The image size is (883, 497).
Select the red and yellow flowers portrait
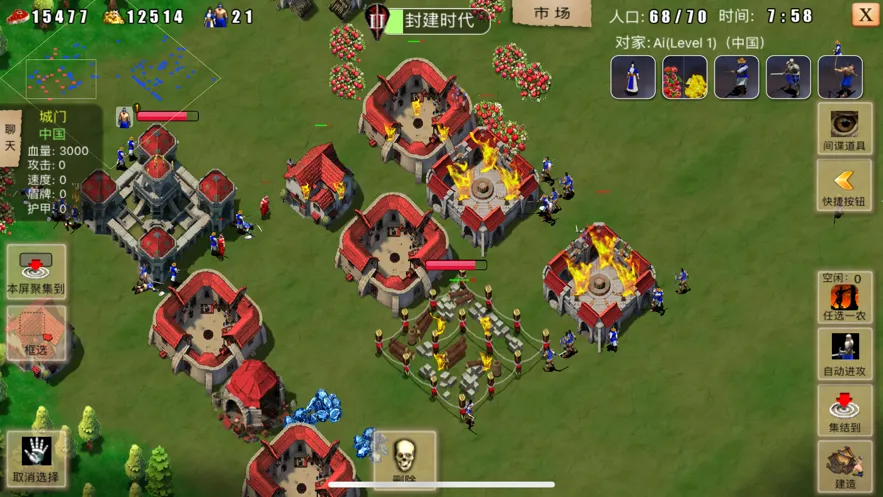click(x=685, y=78)
